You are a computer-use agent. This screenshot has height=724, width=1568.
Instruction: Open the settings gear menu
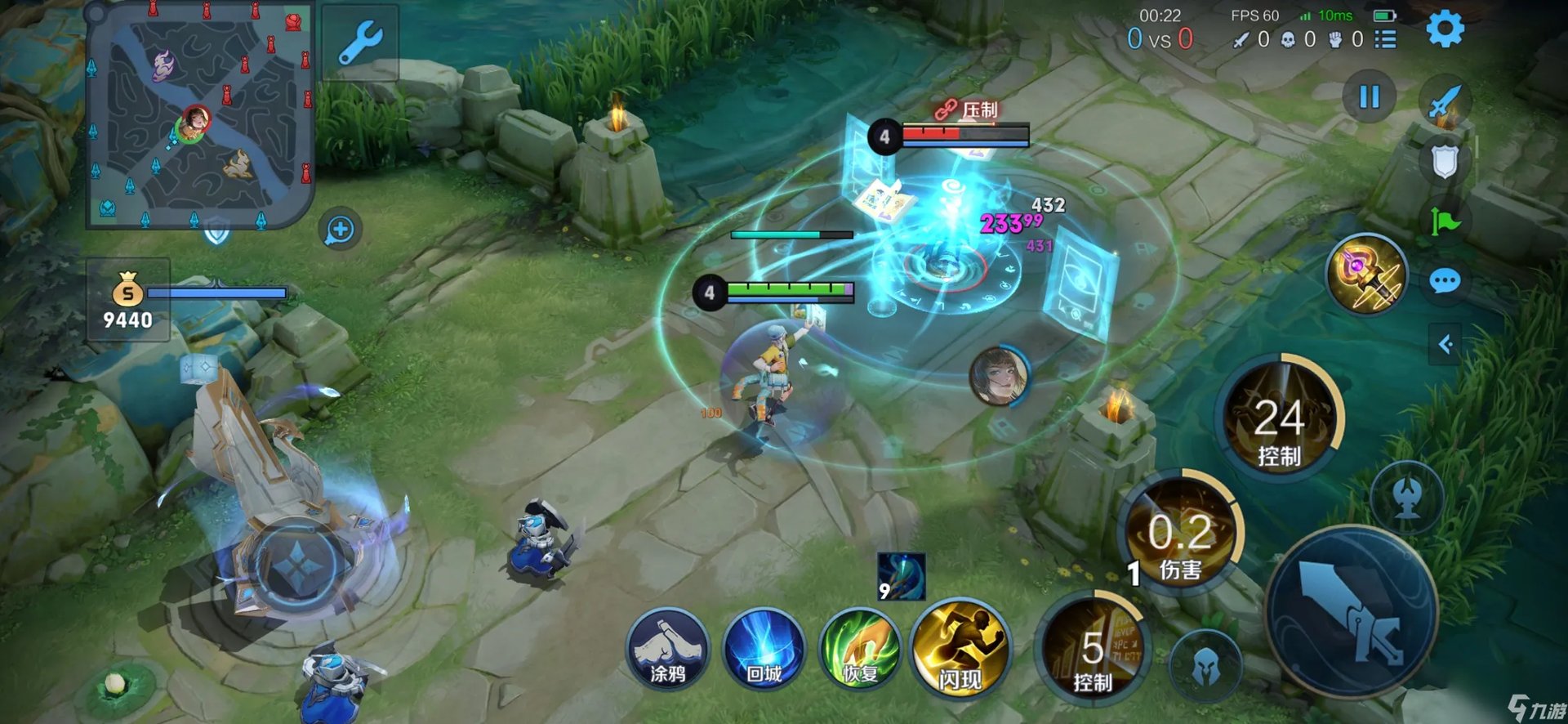(x=1445, y=30)
